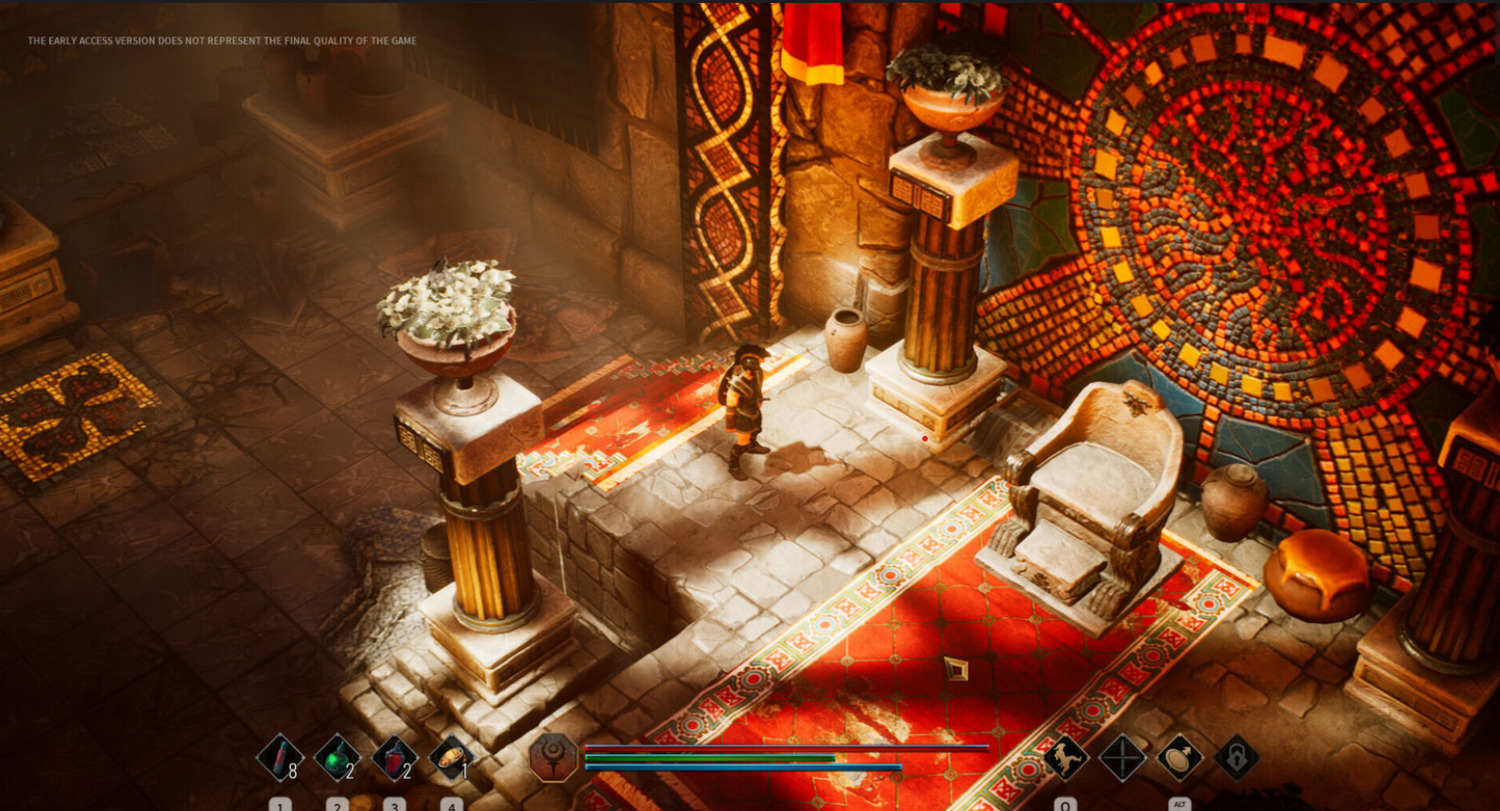Click the octagonal character emblem
This screenshot has height=811, width=1500.
[554, 757]
